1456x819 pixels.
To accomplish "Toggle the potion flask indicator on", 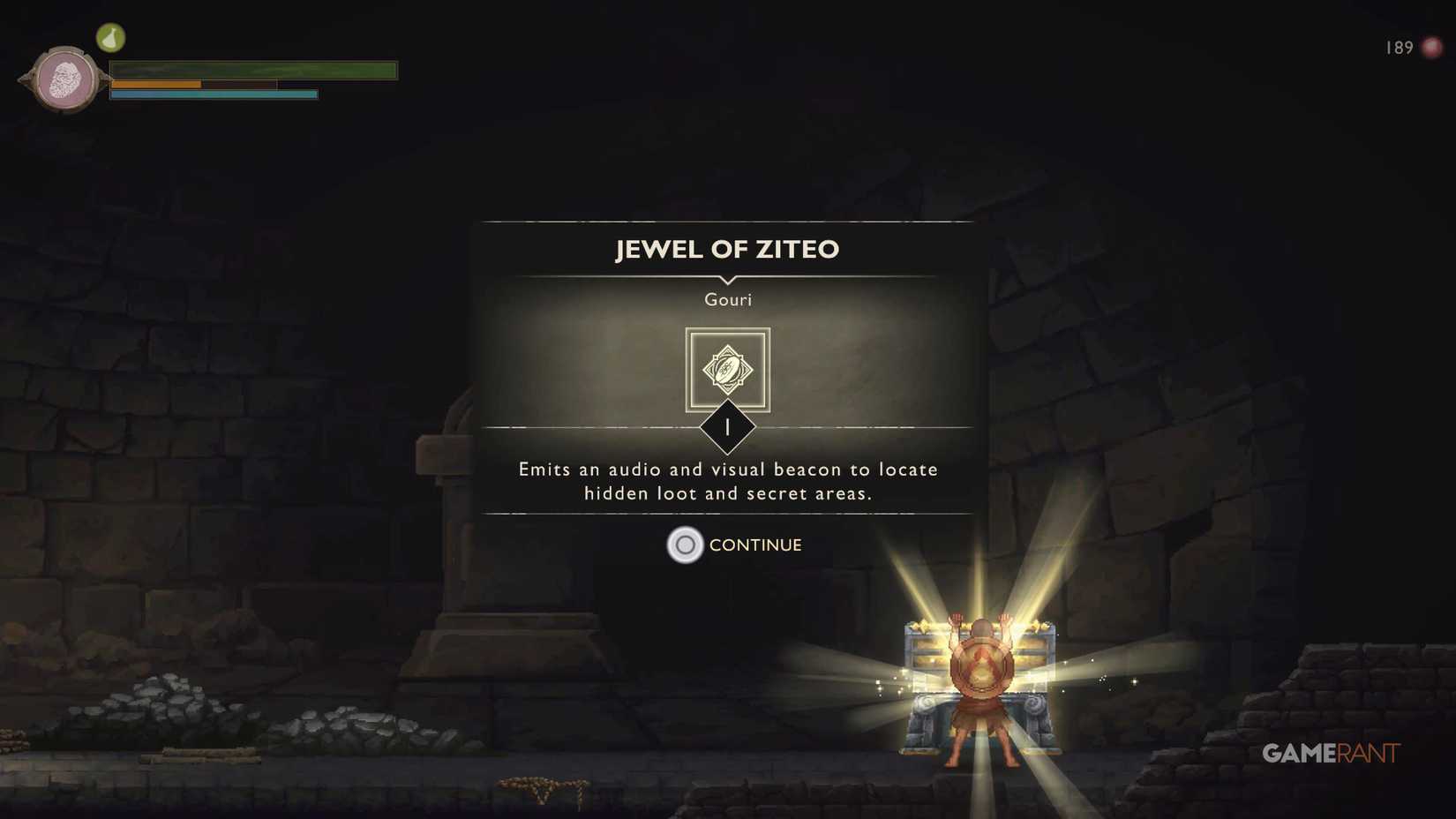I will [x=111, y=37].
